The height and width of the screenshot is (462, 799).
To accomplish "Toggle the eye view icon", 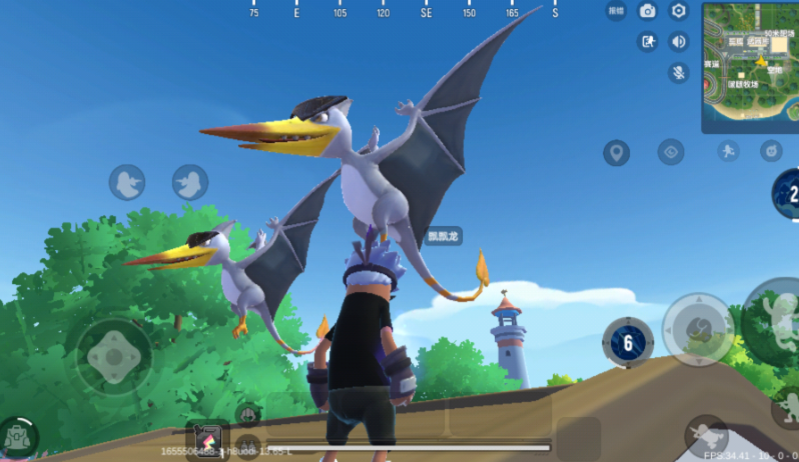I will tap(671, 152).
